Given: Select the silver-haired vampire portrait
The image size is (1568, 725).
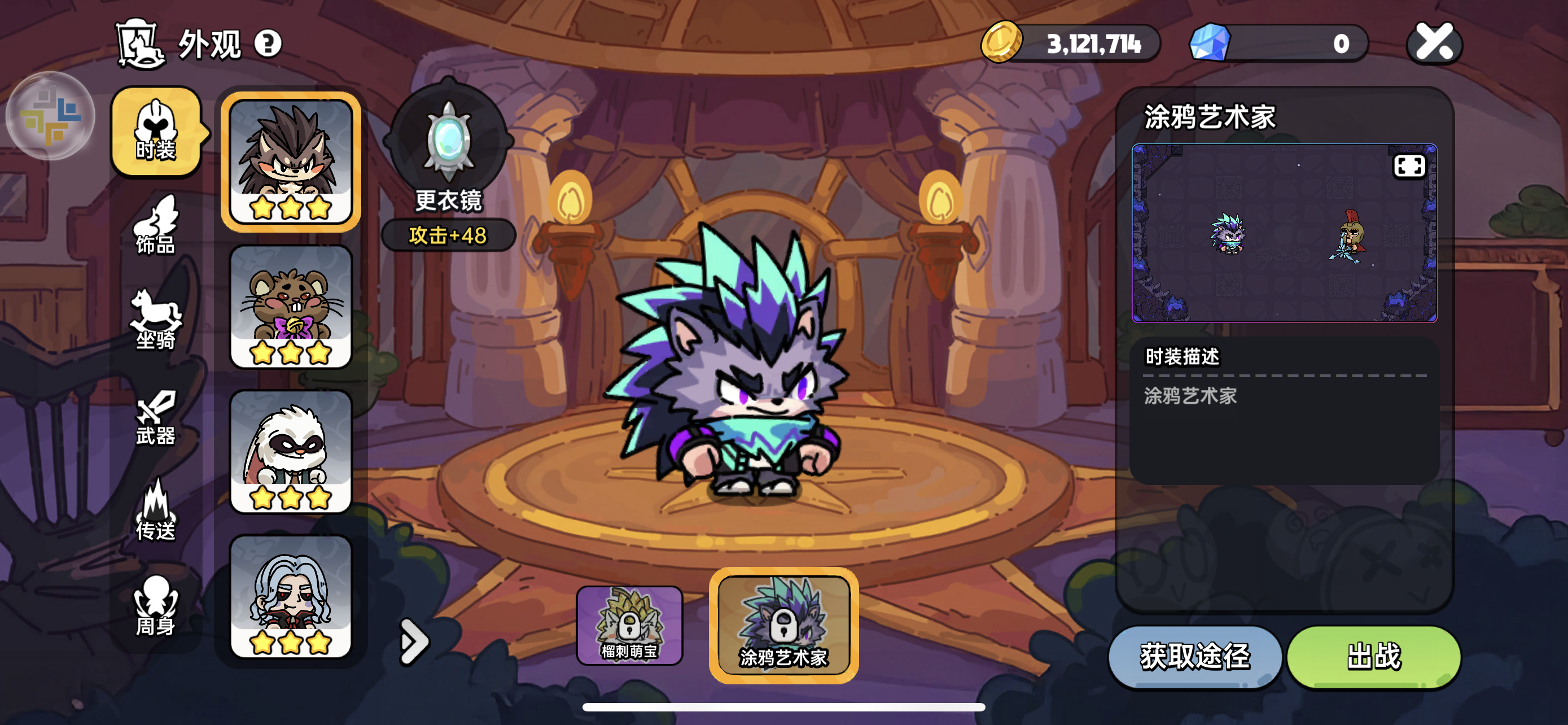Looking at the screenshot, I should (290, 597).
